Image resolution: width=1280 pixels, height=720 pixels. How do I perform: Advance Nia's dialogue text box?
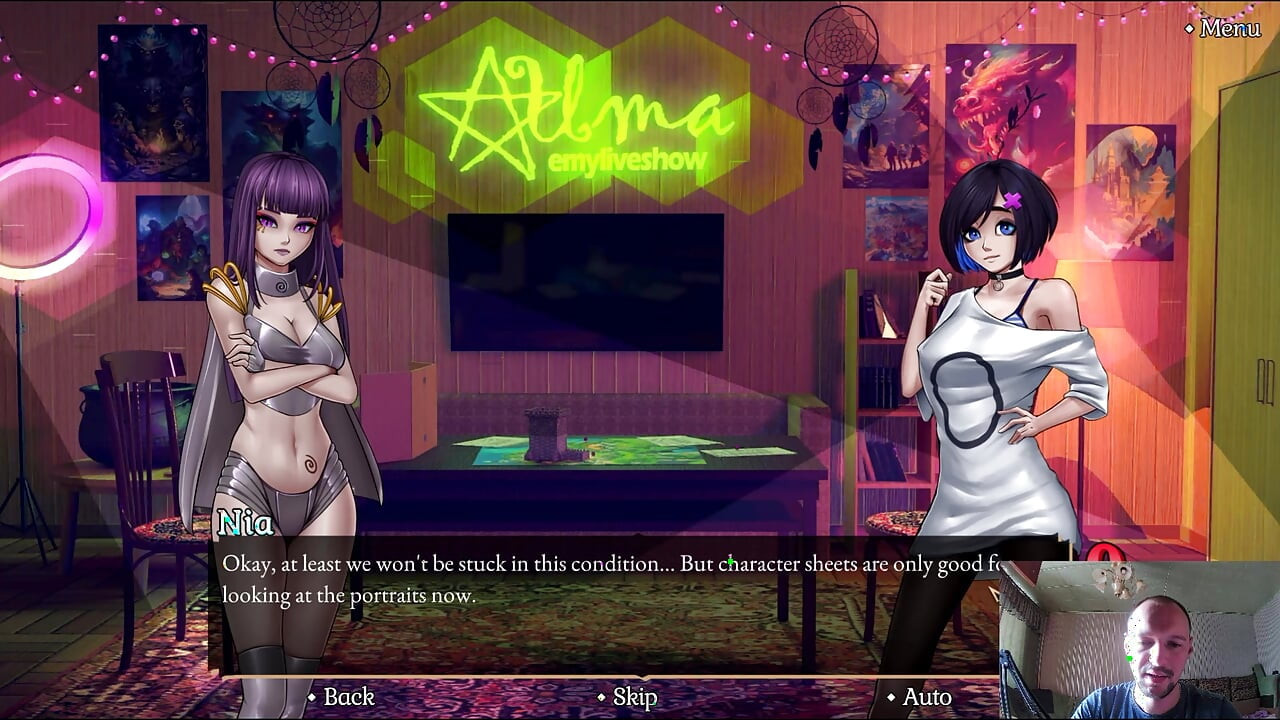click(600, 580)
